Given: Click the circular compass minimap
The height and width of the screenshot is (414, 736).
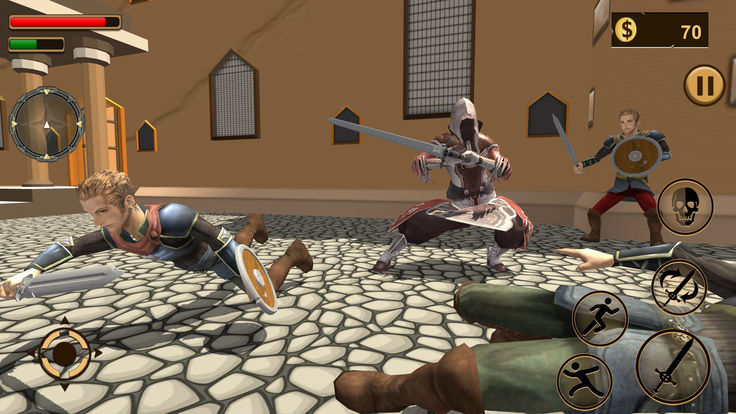Looking at the screenshot, I should (47, 123).
